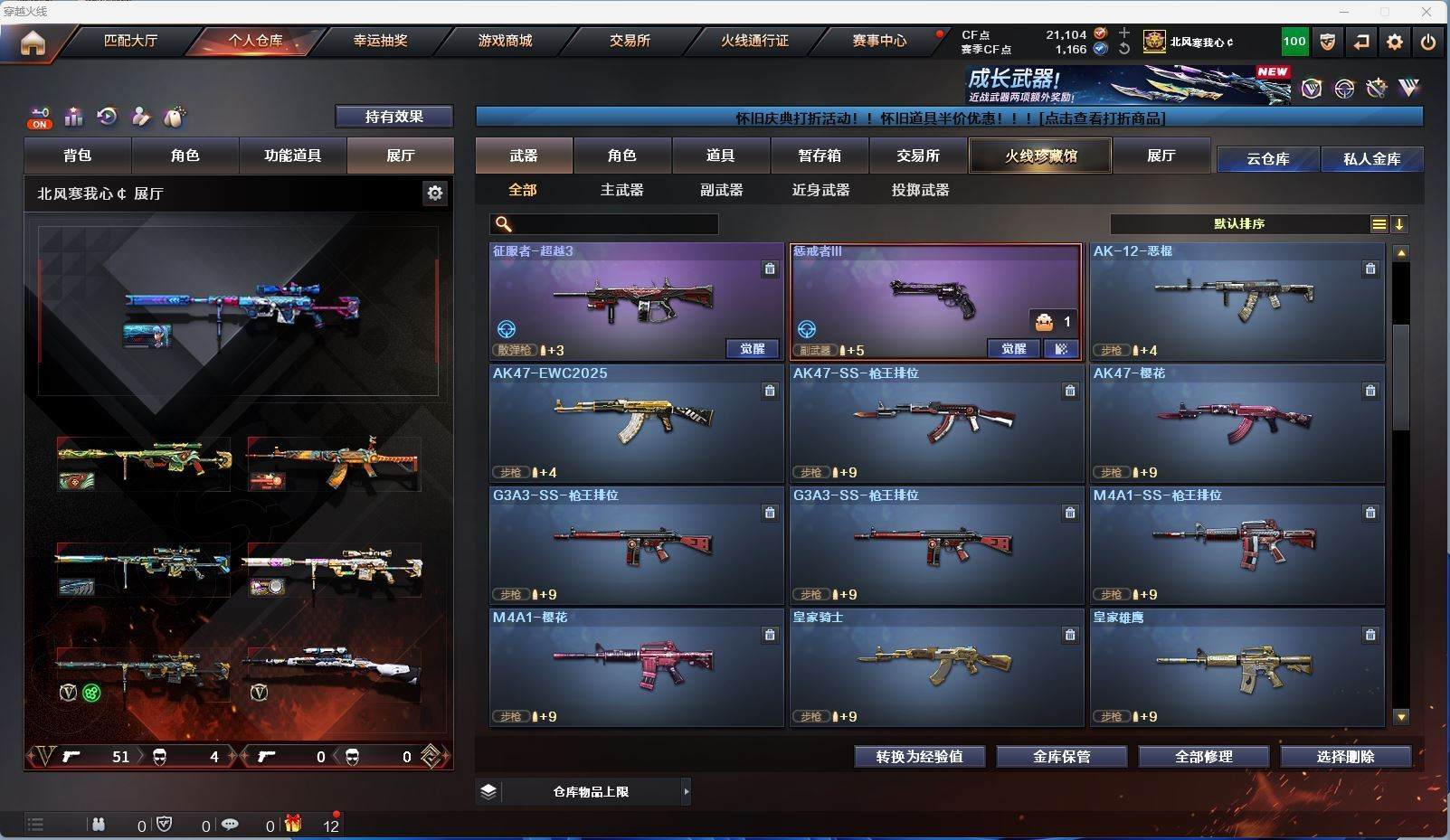The height and width of the screenshot is (840, 1450).
Task: Filter by 主武器 primary weapons
Action: click(622, 190)
